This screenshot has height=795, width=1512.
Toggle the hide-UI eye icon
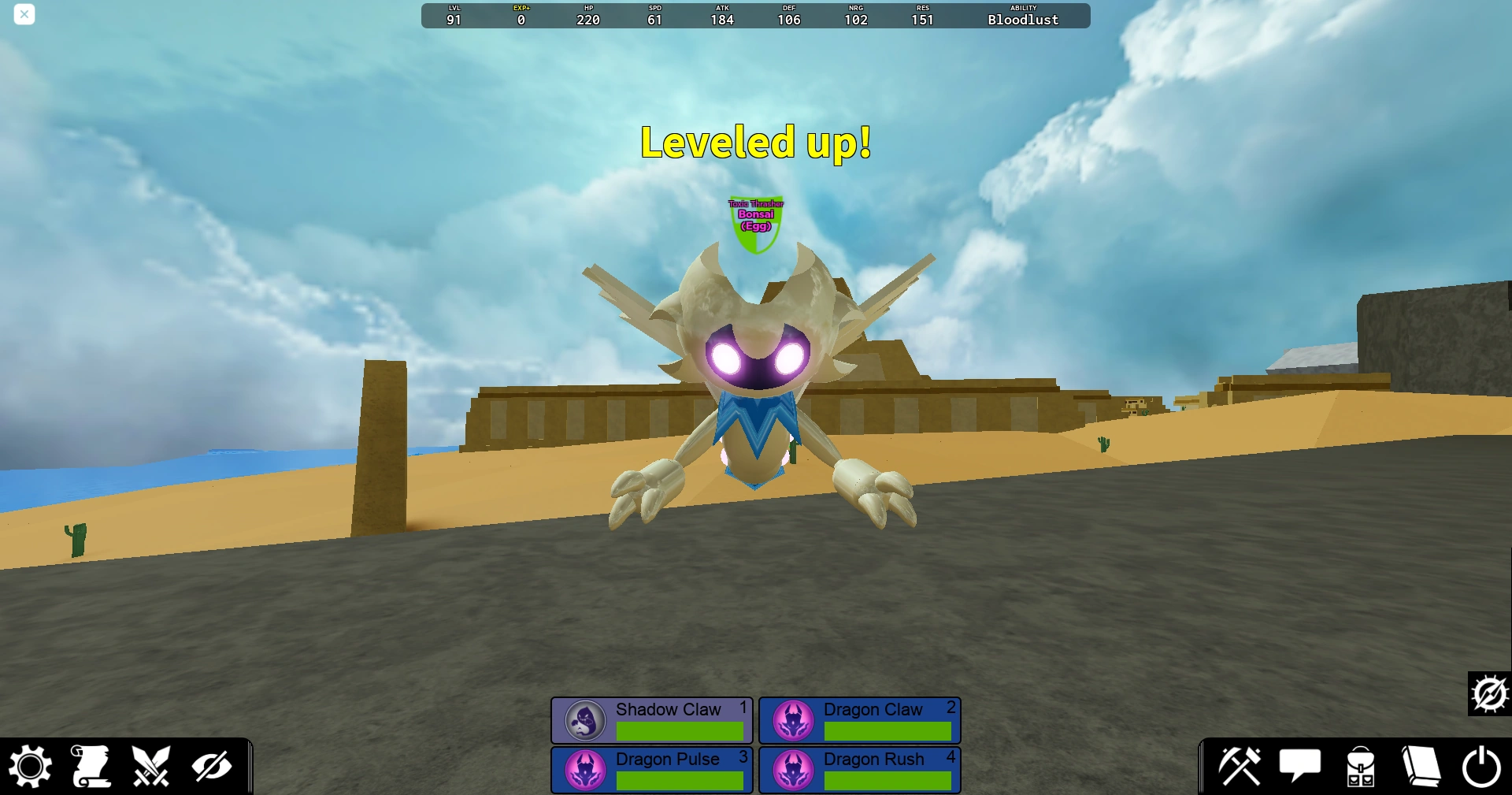pos(213,765)
